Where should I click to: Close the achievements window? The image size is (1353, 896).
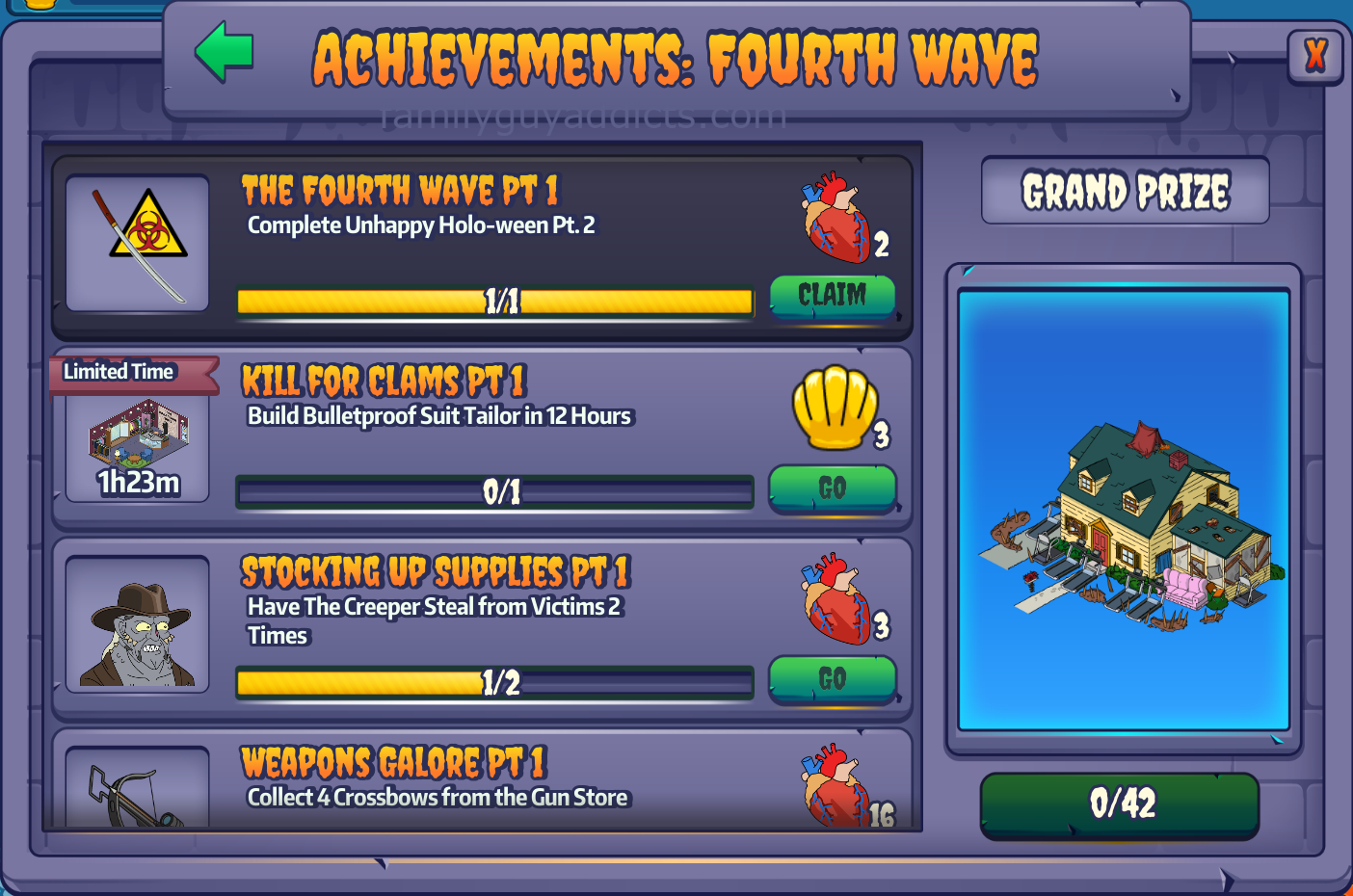pos(1314,56)
